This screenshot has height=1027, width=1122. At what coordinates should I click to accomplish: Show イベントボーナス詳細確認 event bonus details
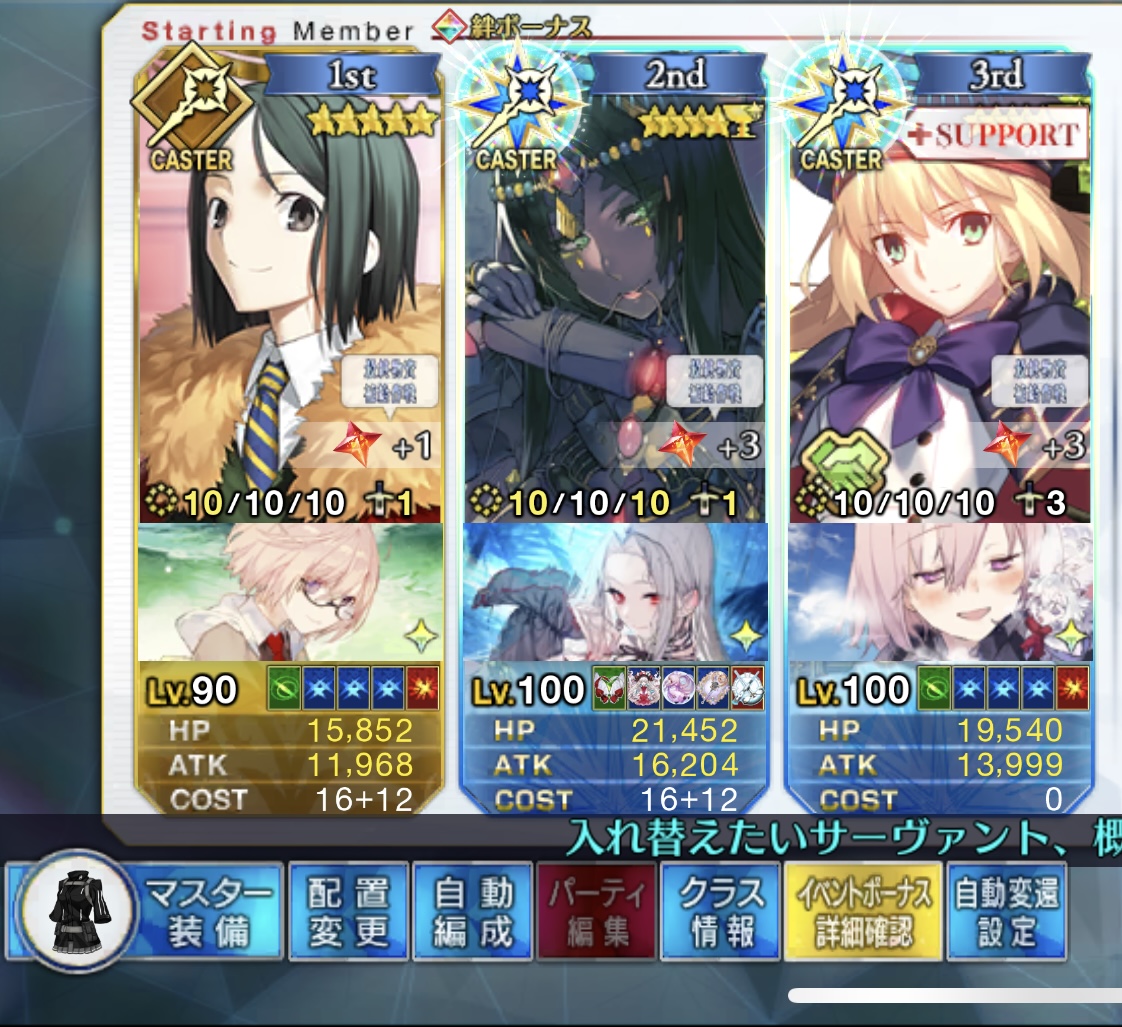click(863, 912)
